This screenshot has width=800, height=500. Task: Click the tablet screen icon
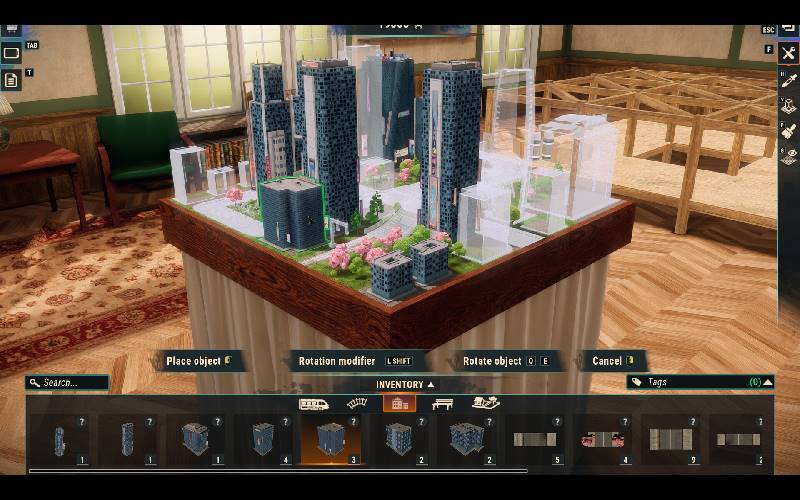[x=11, y=53]
